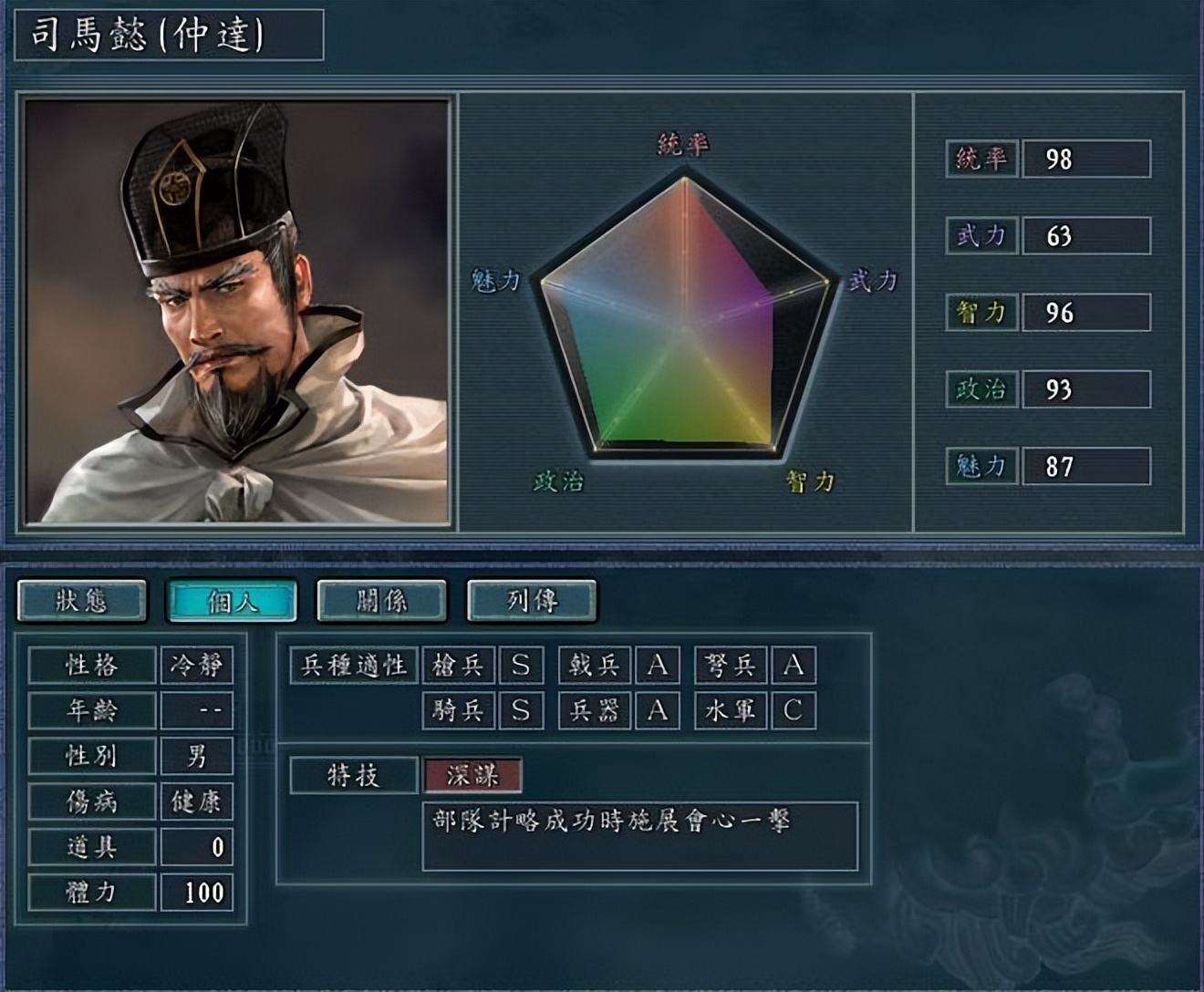
Task: Click the 戟兵 A aptitude rating
Action: [x=656, y=665]
